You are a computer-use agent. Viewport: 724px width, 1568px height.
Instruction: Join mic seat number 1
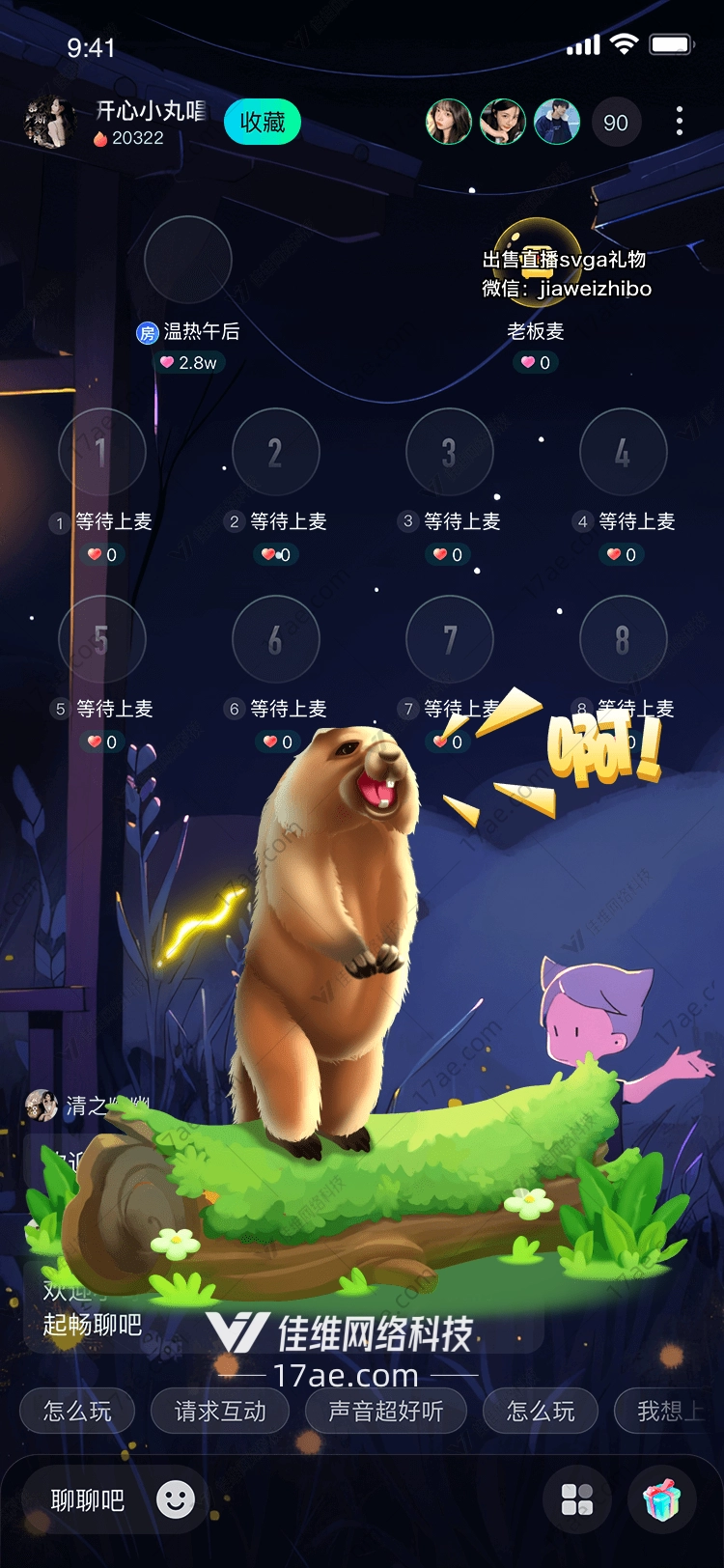101,452
